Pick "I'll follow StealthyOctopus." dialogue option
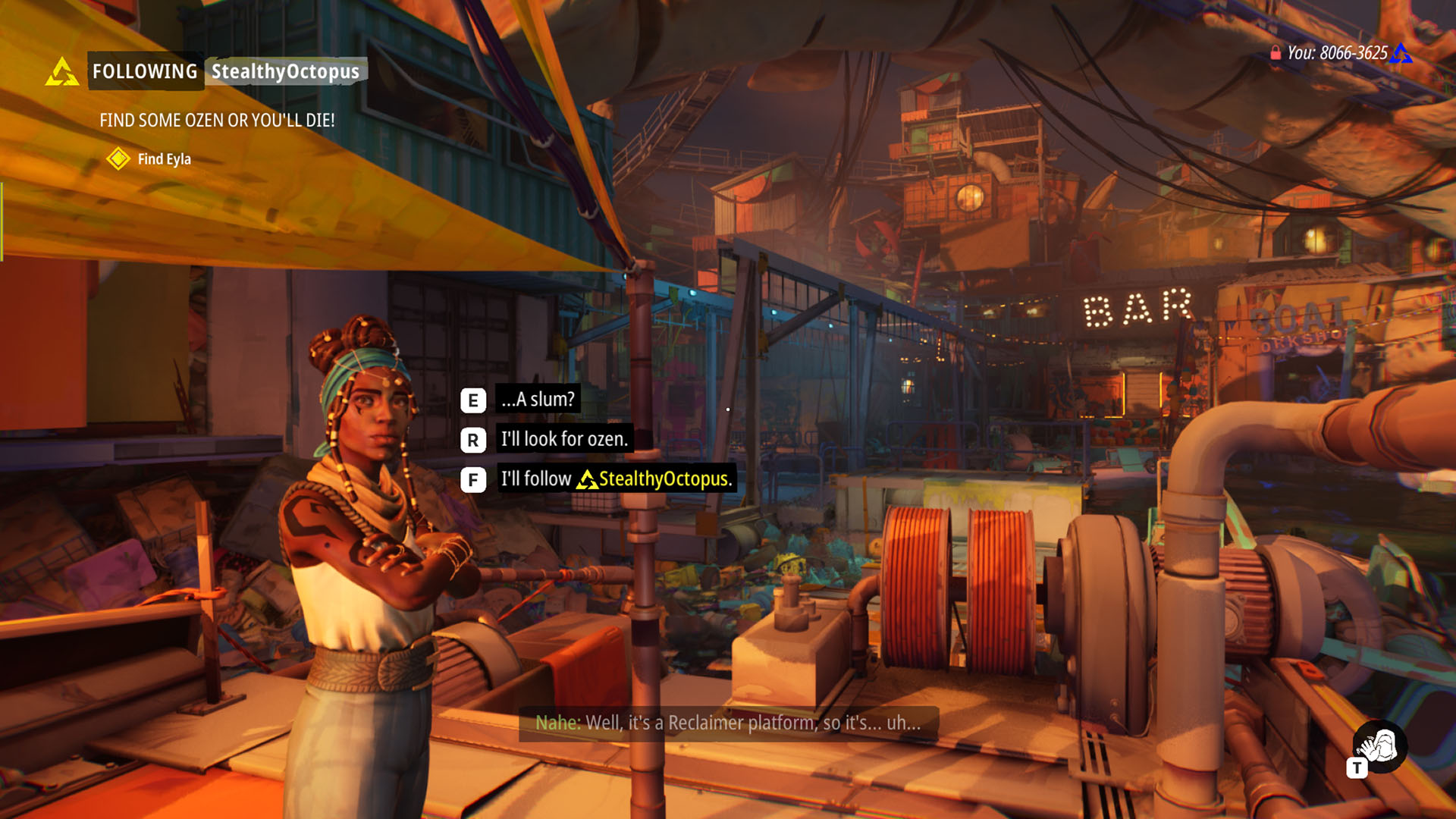1456x819 pixels. coord(616,479)
